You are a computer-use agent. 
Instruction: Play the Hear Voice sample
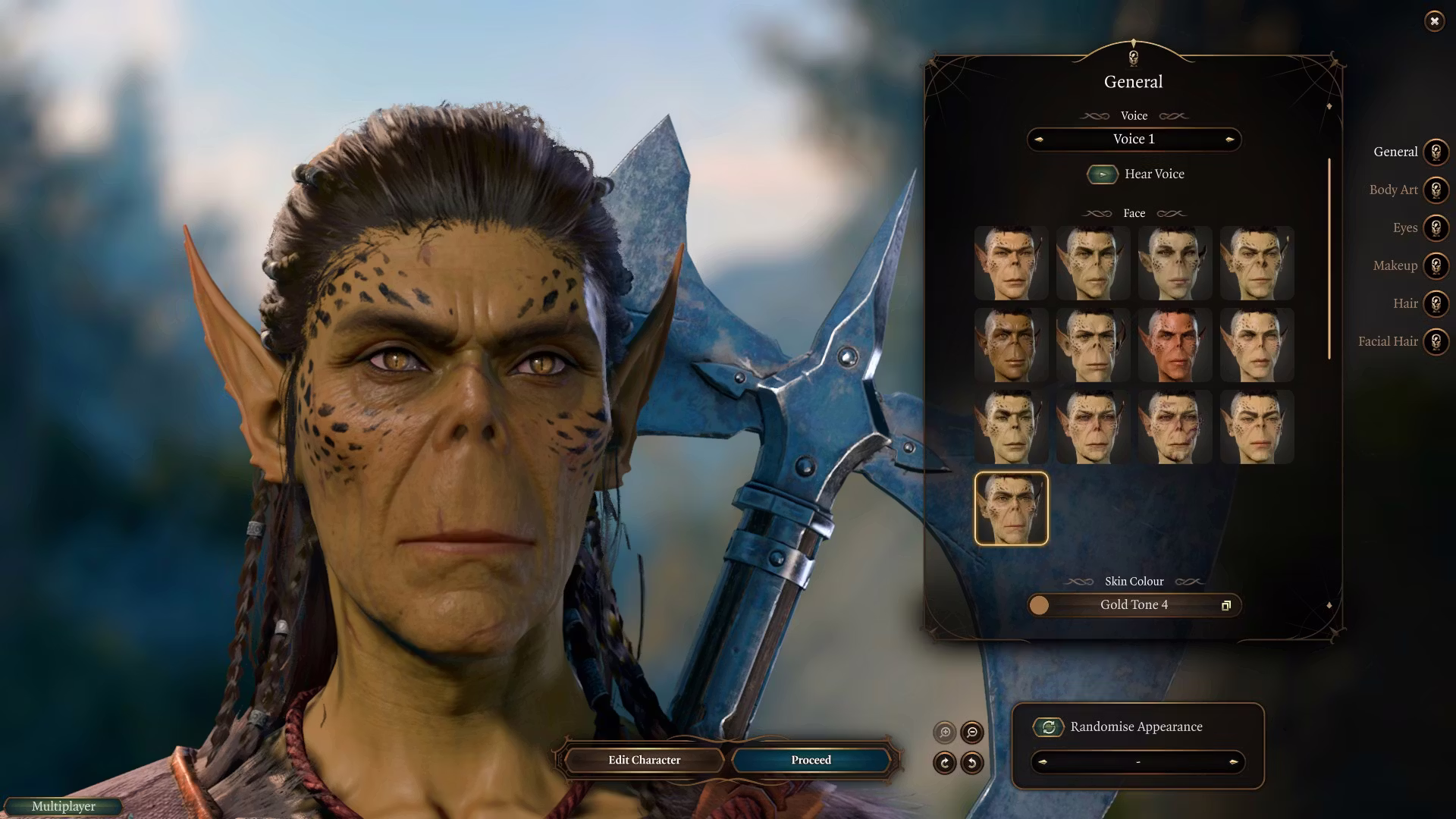(x=1102, y=174)
